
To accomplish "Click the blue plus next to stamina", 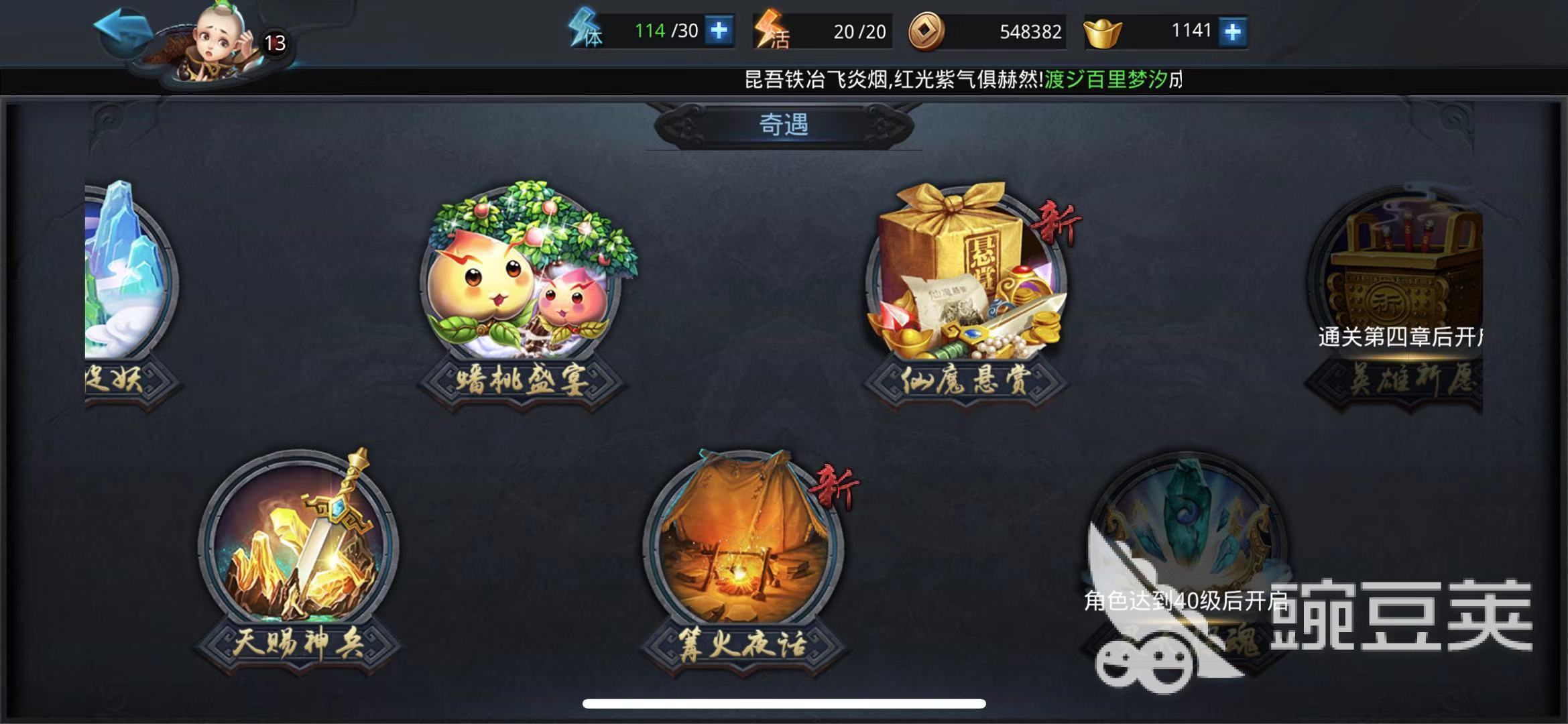I will 717,29.
